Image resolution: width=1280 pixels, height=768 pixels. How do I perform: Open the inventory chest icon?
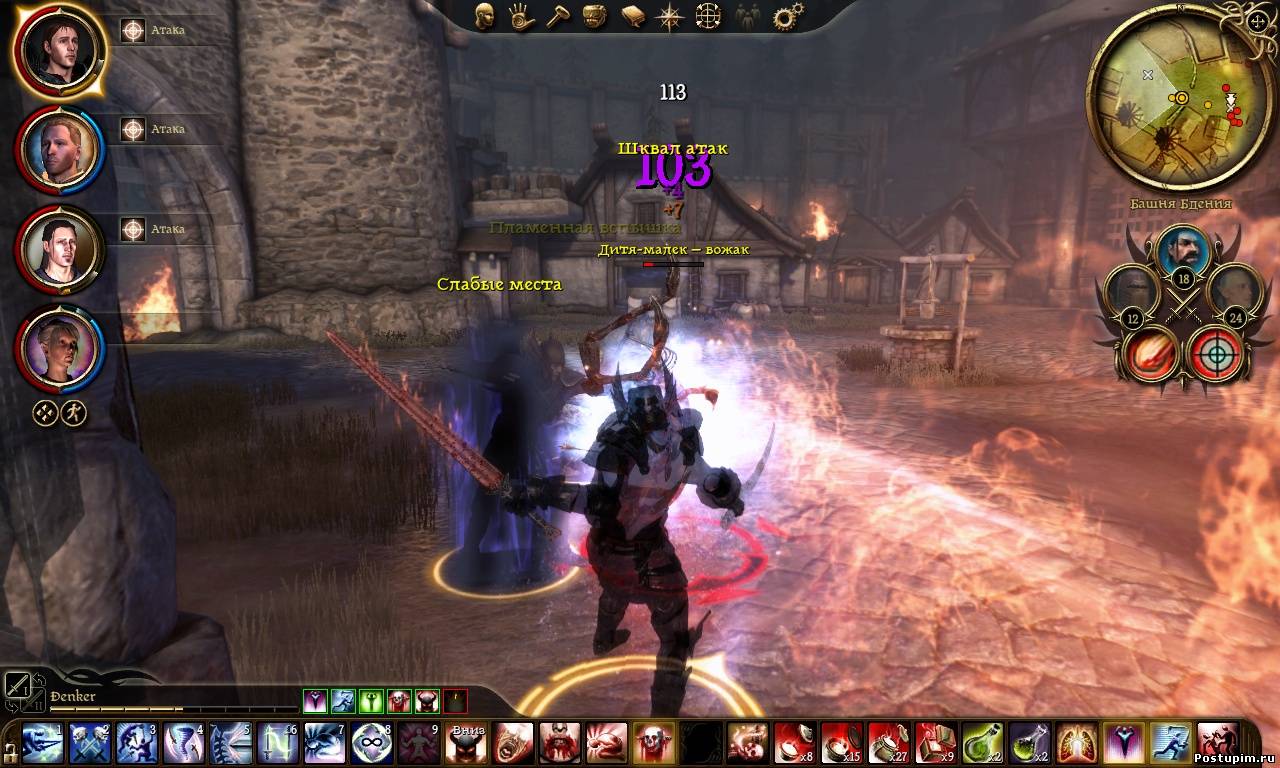pos(596,16)
